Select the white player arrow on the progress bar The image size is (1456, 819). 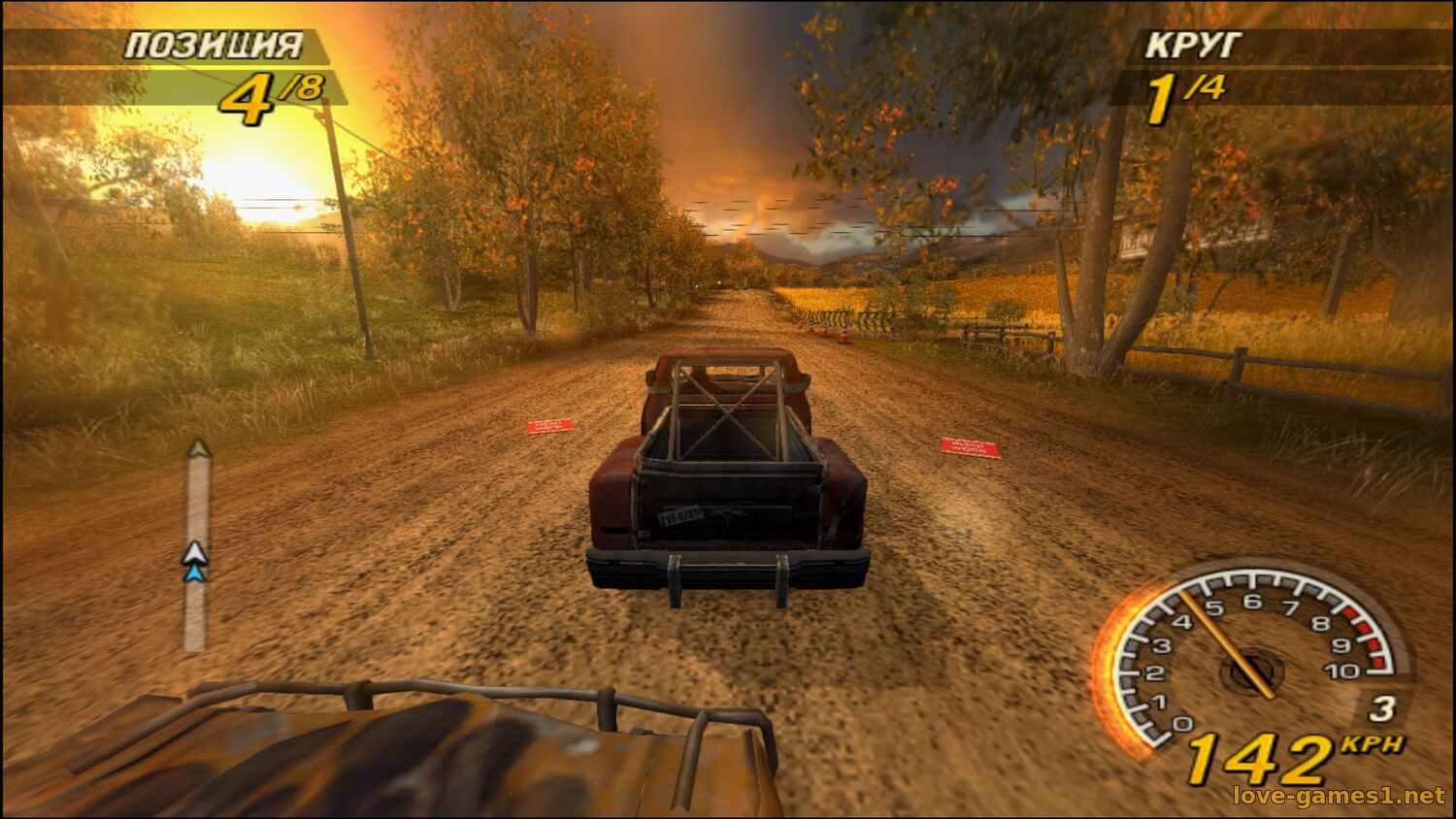[x=195, y=553]
